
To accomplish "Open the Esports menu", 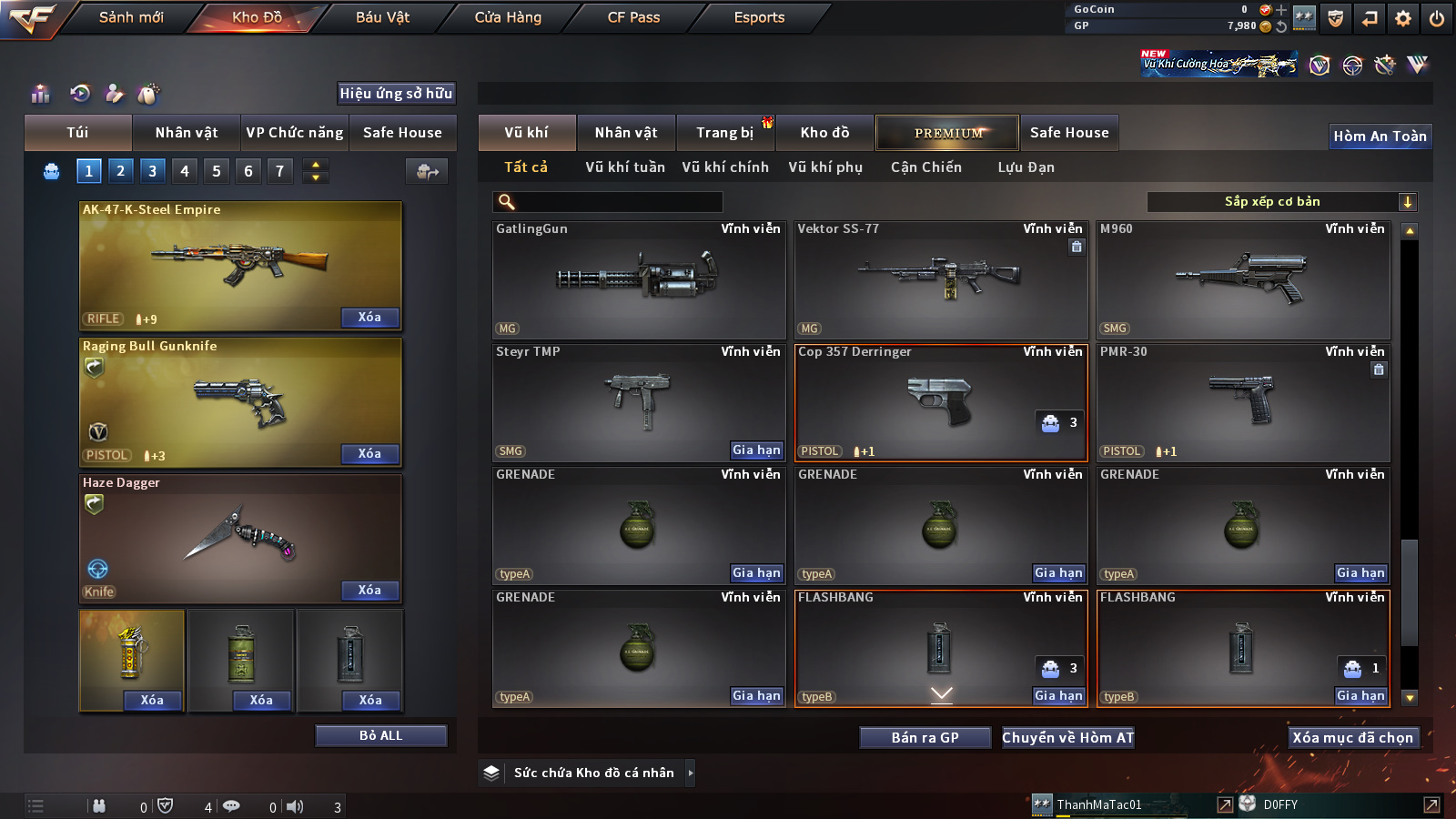I will 759,17.
